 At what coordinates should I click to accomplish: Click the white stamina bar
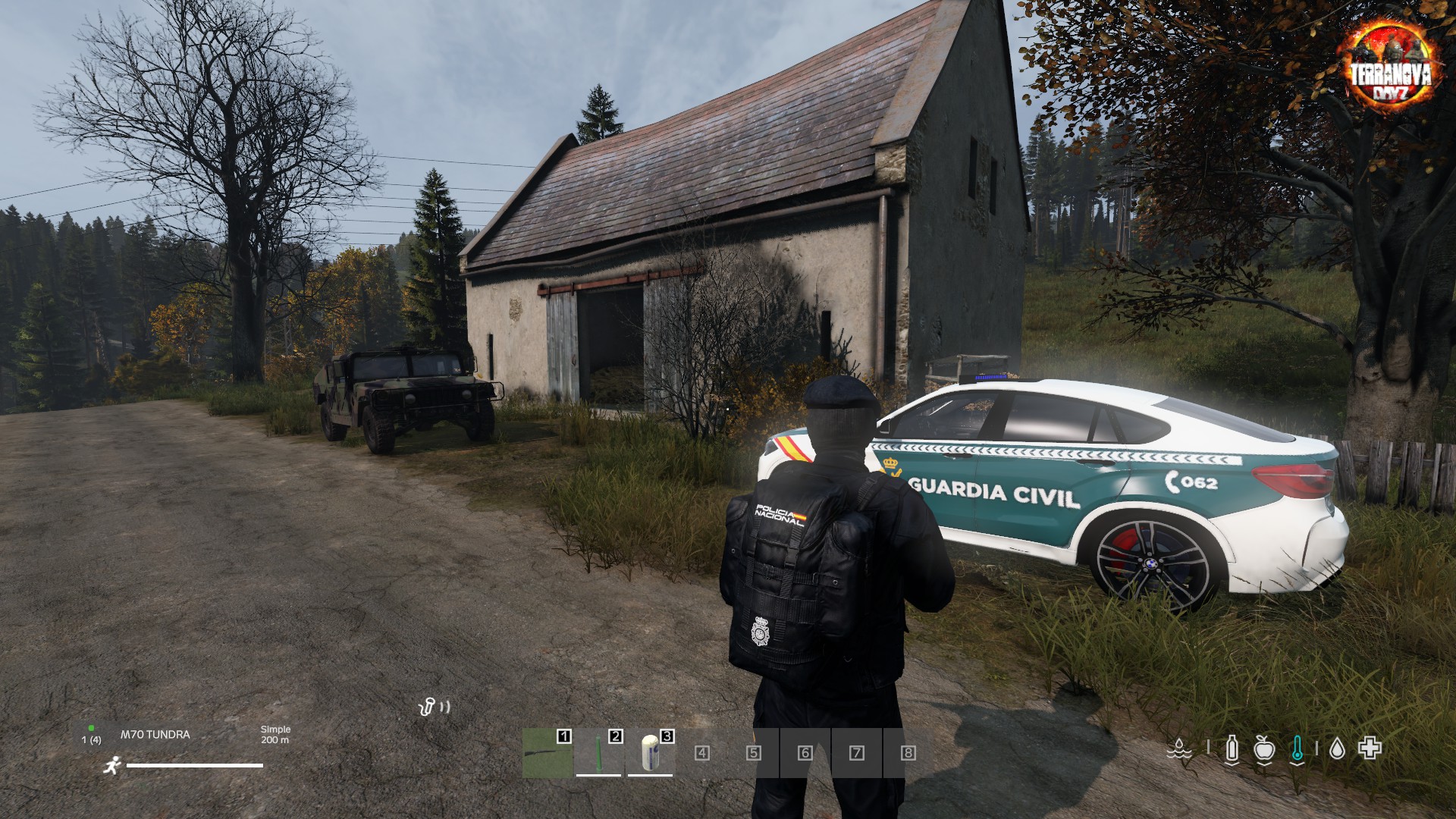195,765
